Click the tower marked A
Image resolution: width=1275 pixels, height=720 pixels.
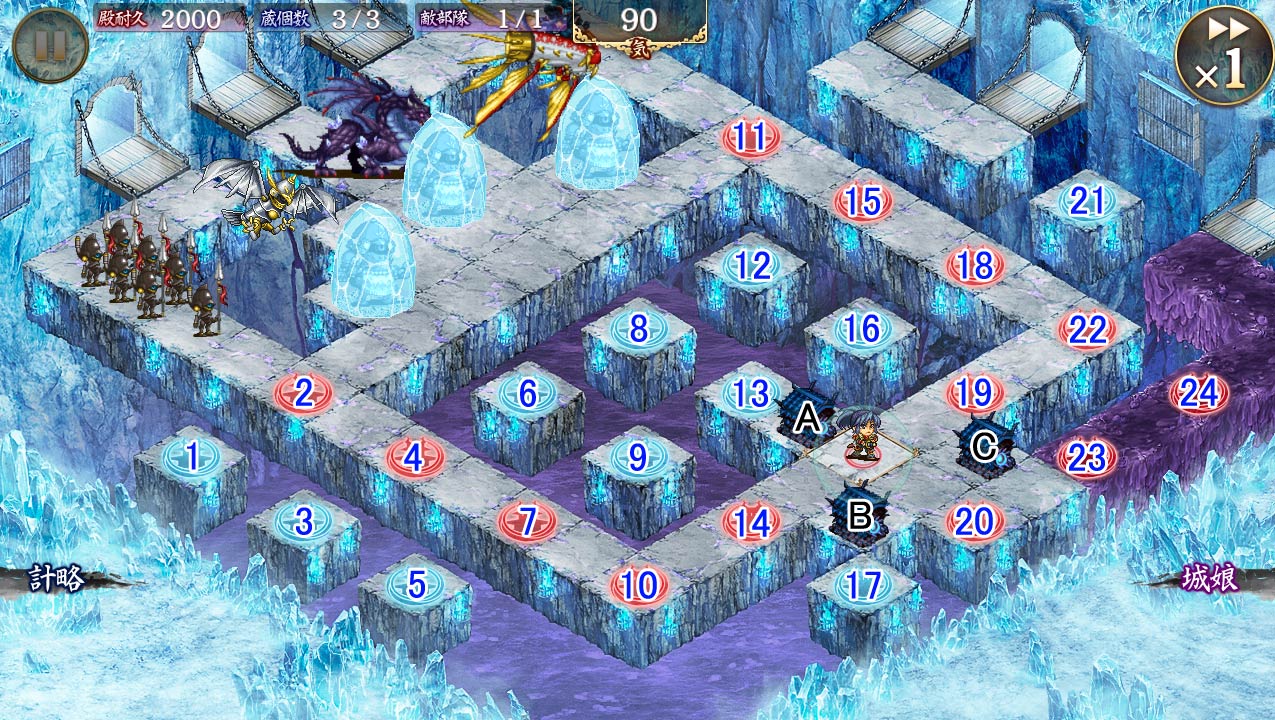[804, 414]
